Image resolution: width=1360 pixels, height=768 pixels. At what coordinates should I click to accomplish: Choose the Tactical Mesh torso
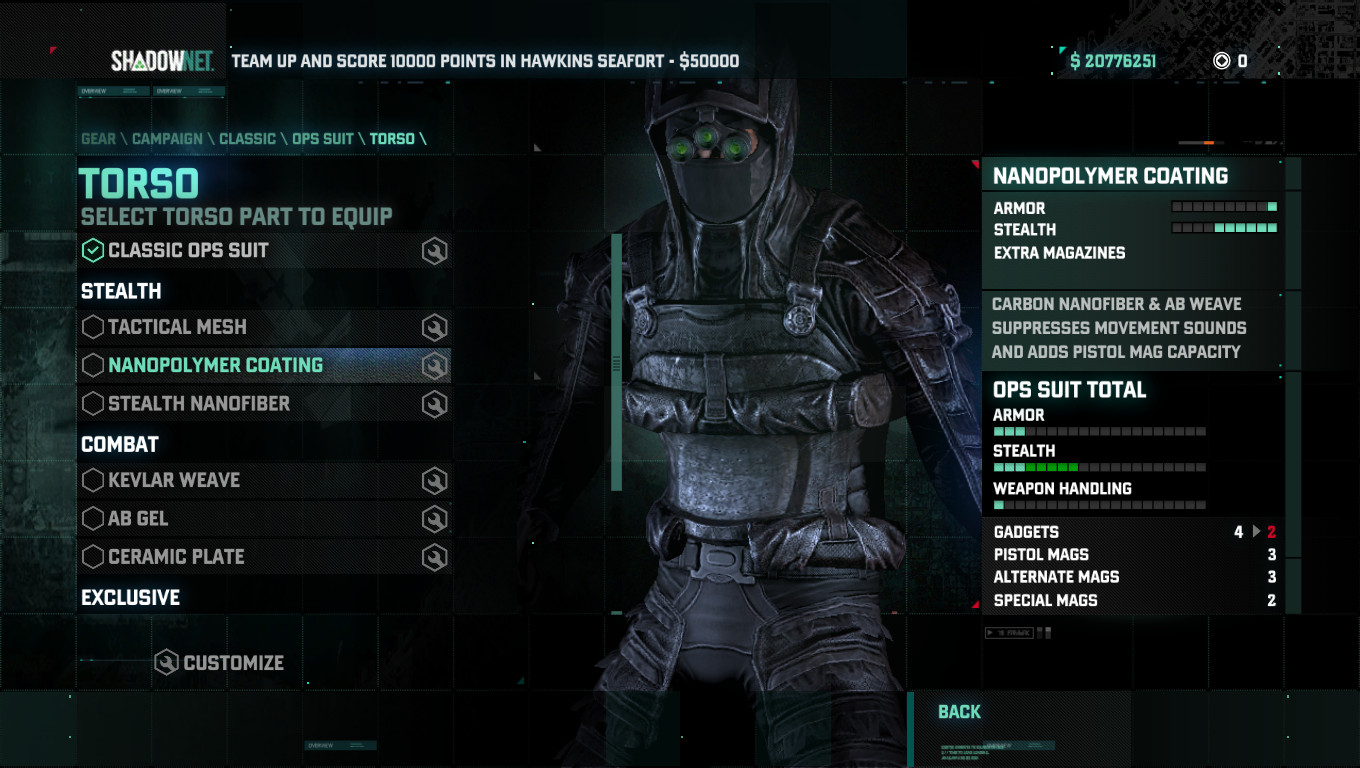[x=177, y=327]
